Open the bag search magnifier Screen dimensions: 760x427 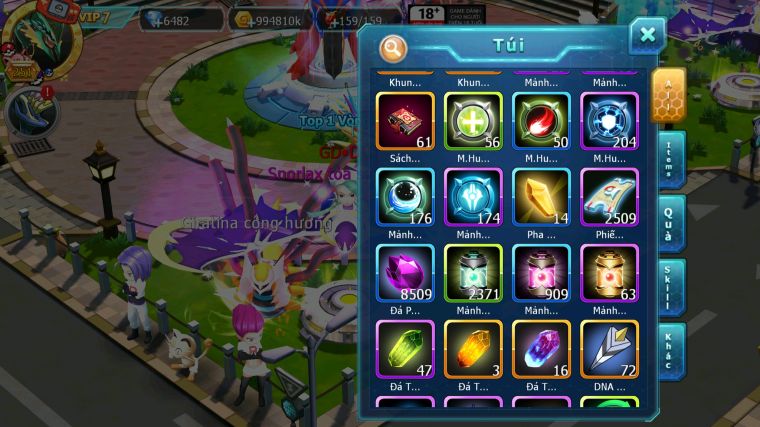[x=393, y=46]
